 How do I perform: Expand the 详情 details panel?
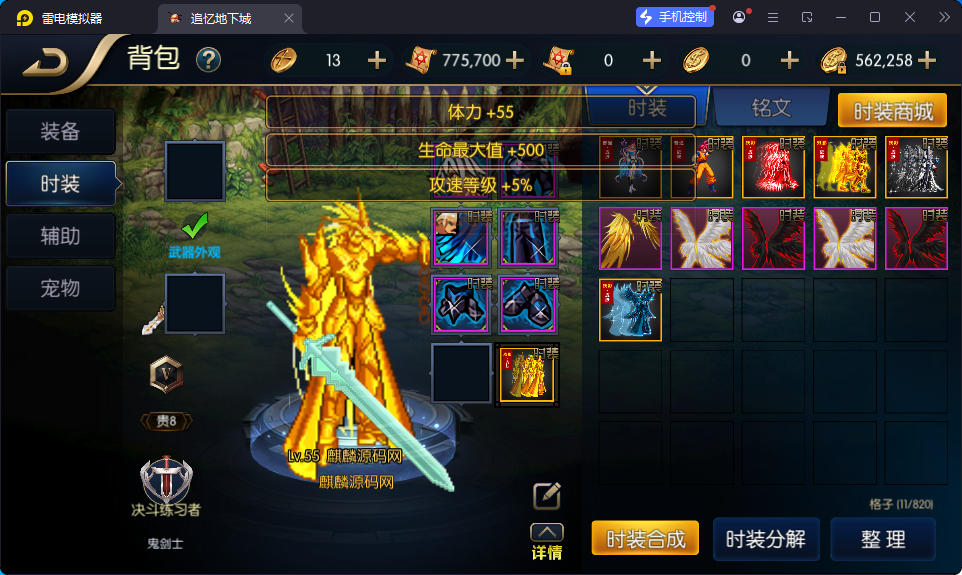[x=546, y=542]
